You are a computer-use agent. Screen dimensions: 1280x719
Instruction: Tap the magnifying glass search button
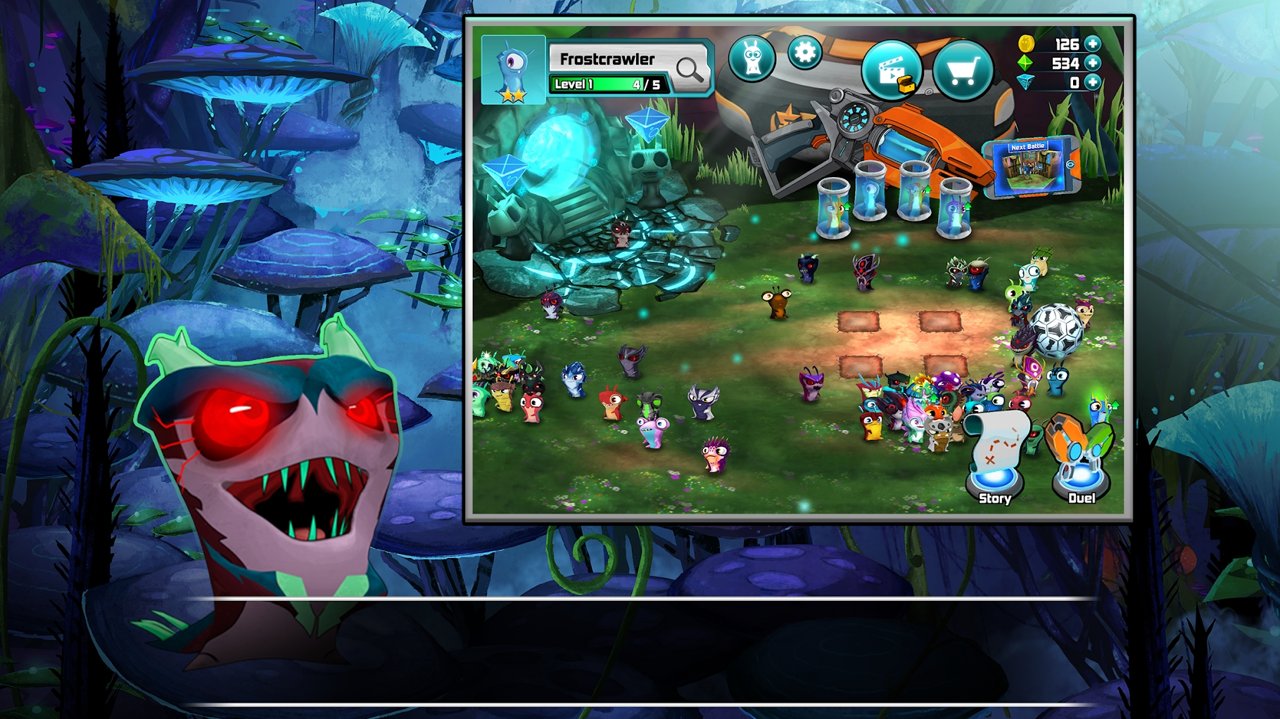pos(690,68)
